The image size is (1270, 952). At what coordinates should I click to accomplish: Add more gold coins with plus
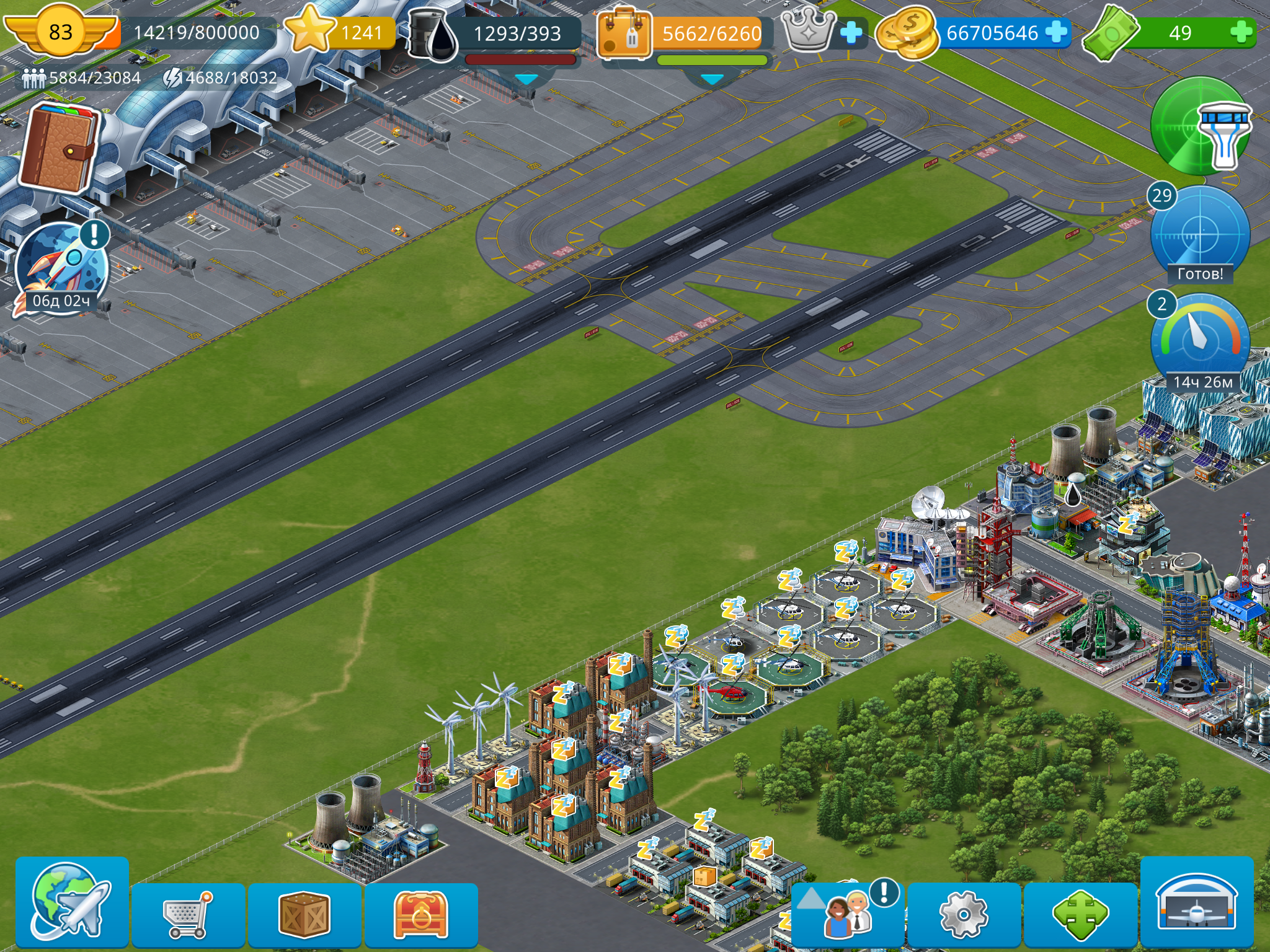coord(1055,32)
